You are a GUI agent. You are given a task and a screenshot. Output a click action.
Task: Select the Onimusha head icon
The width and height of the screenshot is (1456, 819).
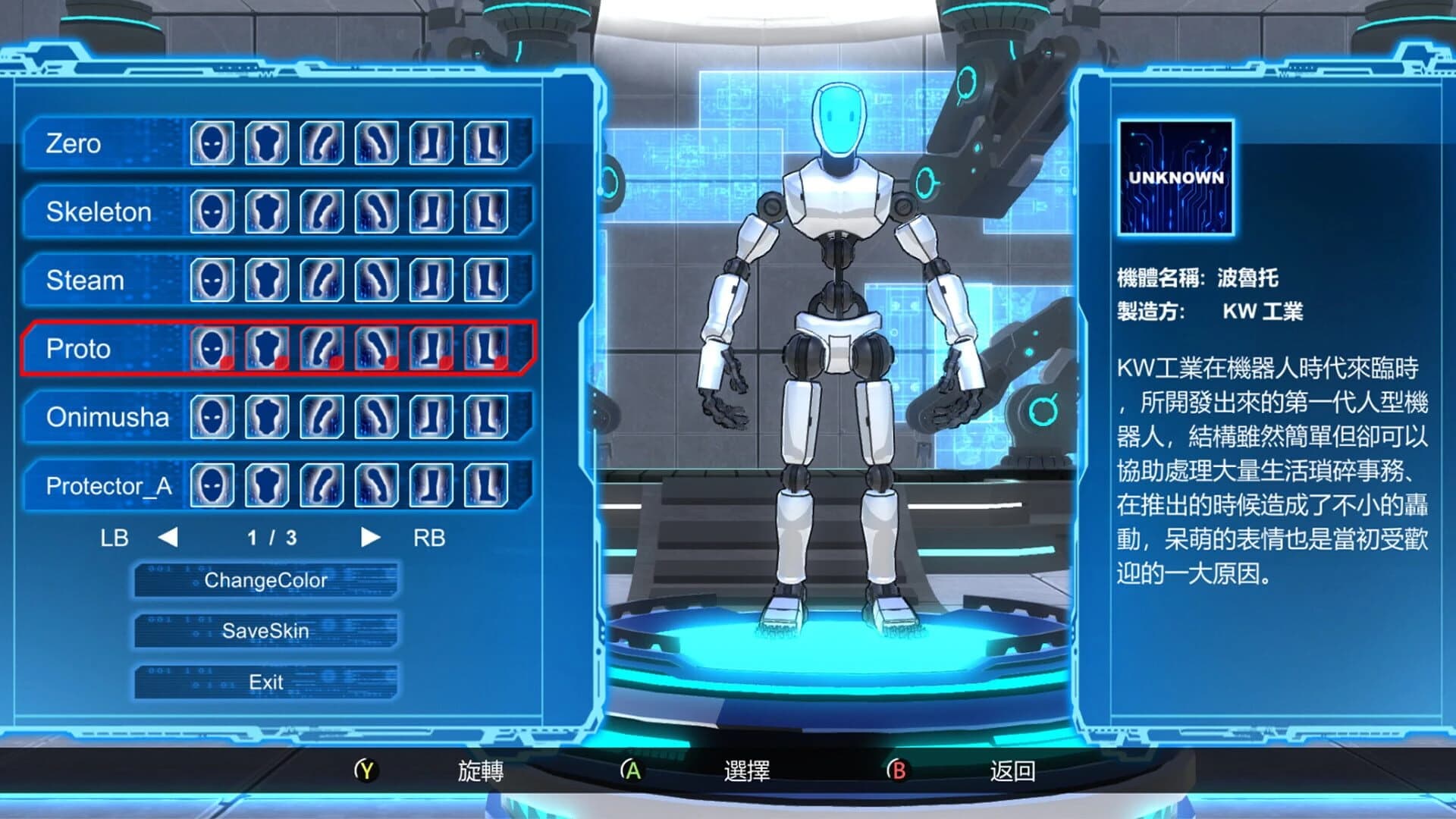(212, 417)
